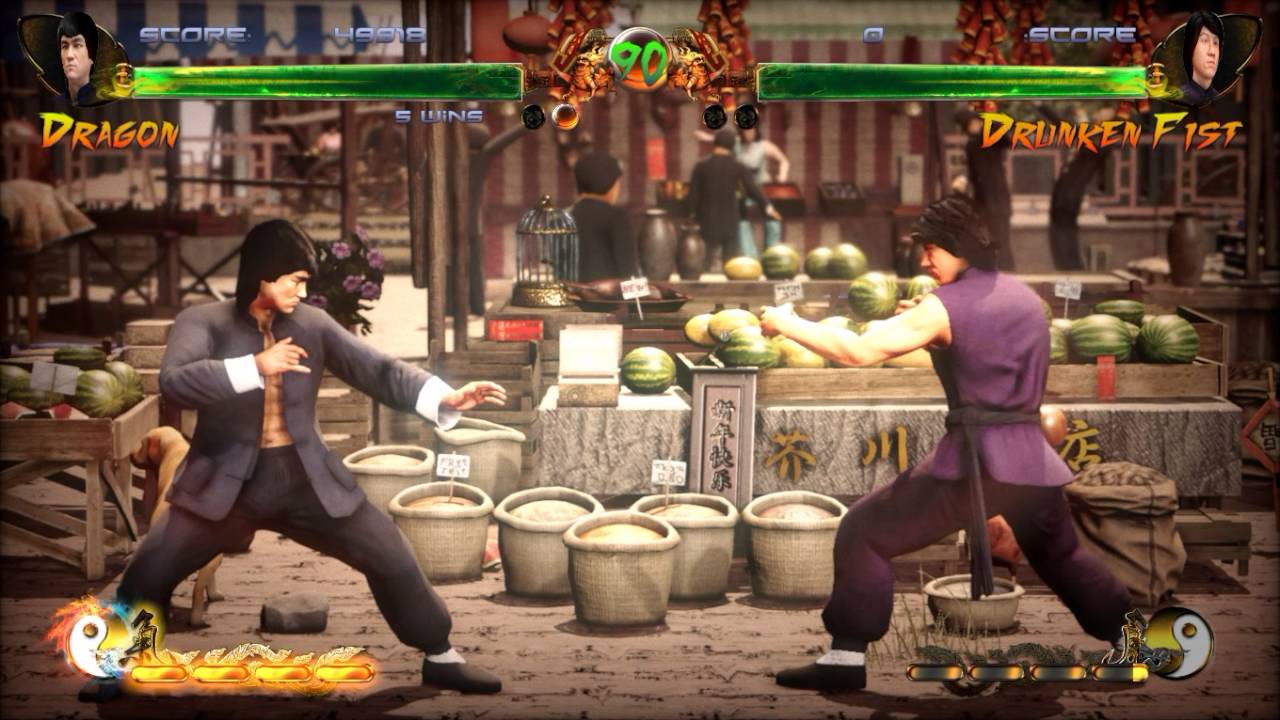Toggle the second round orb under Drunken Fist's bar

pyautogui.click(x=748, y=116)
